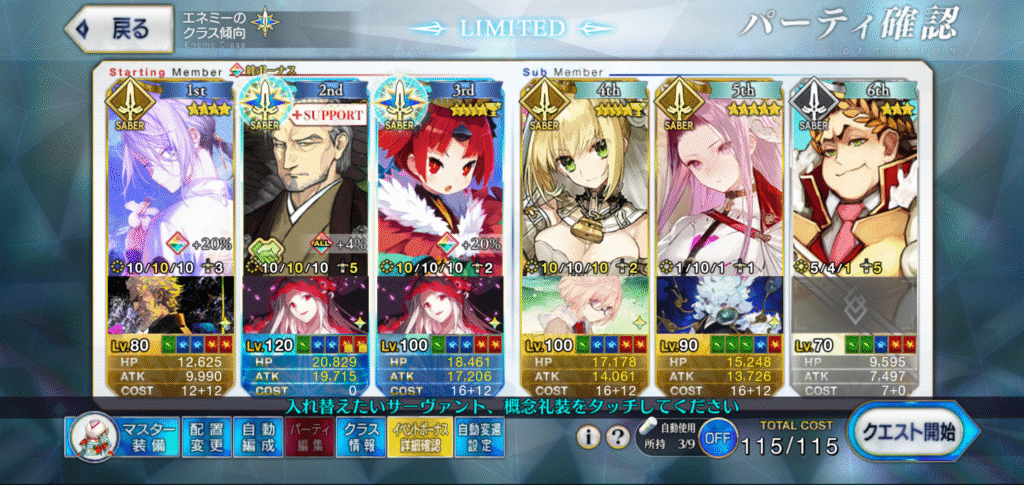The image size is (1024, 485).
Task: Open the question mark help icon
Action: pyautogui.click(x=618, y=438)
